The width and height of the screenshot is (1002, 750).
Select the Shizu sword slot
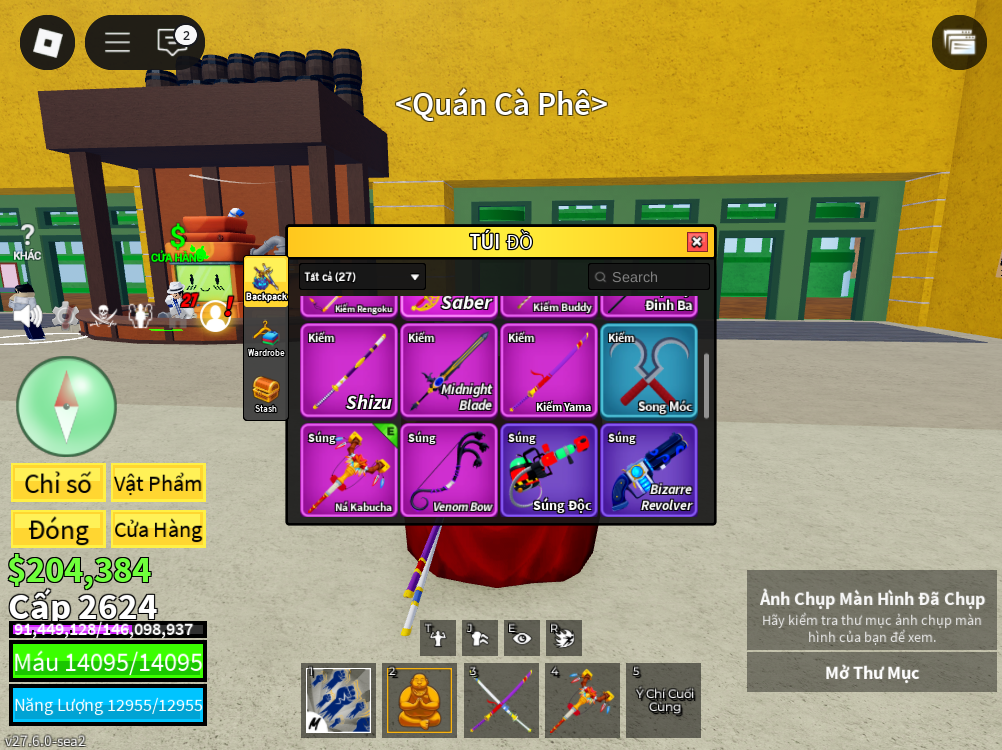(x=349, y=370)
